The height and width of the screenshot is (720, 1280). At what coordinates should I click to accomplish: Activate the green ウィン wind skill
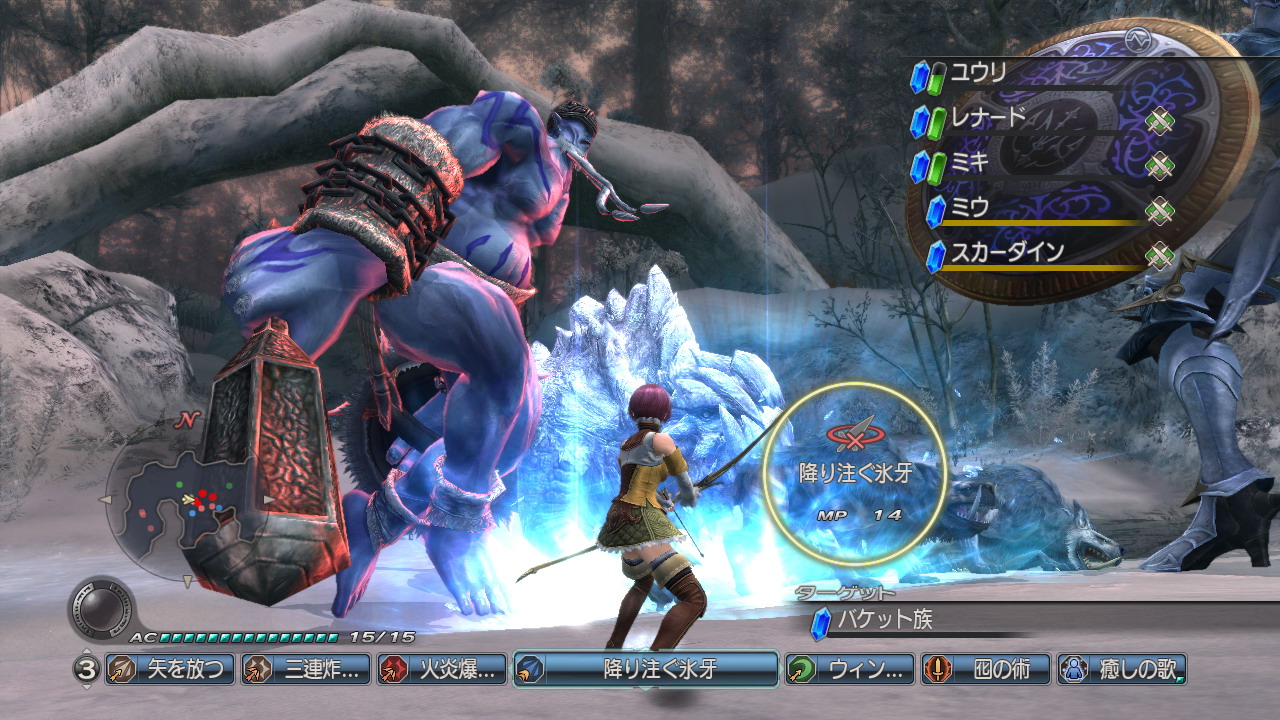click(849, 669)
